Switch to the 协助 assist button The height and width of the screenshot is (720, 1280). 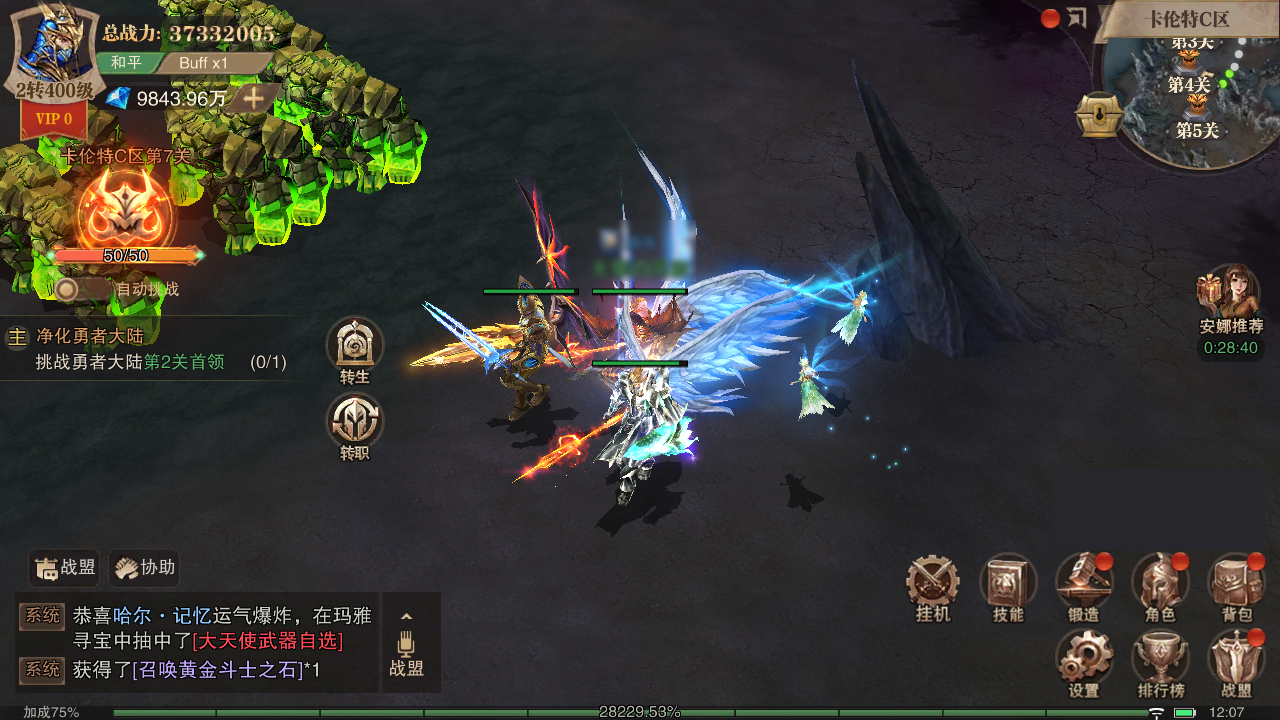click(x=145, y=568)
